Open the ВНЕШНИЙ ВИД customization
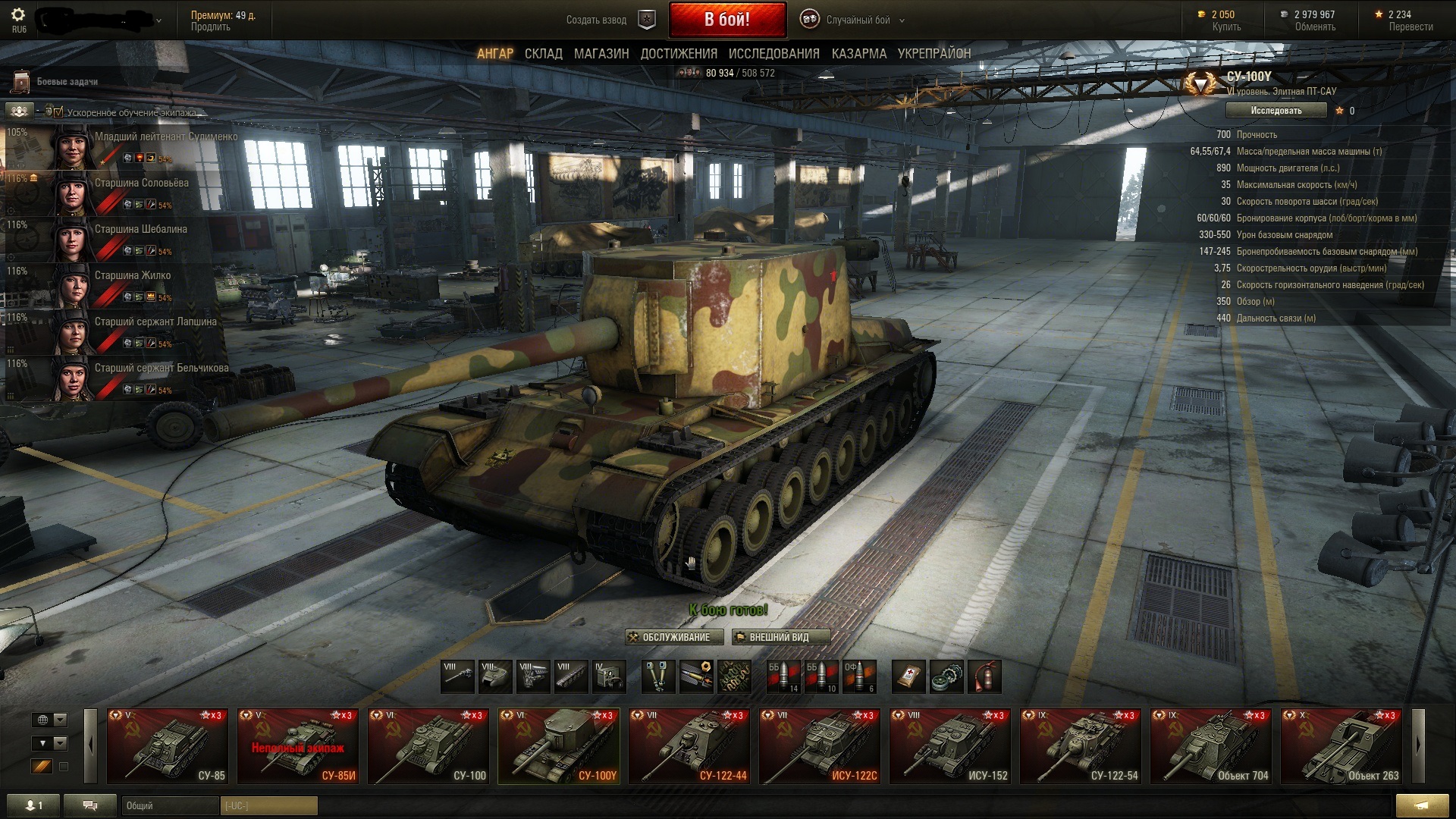This screenshot has height=819, width=1456. pyautogui.click(x=780, y=637)
